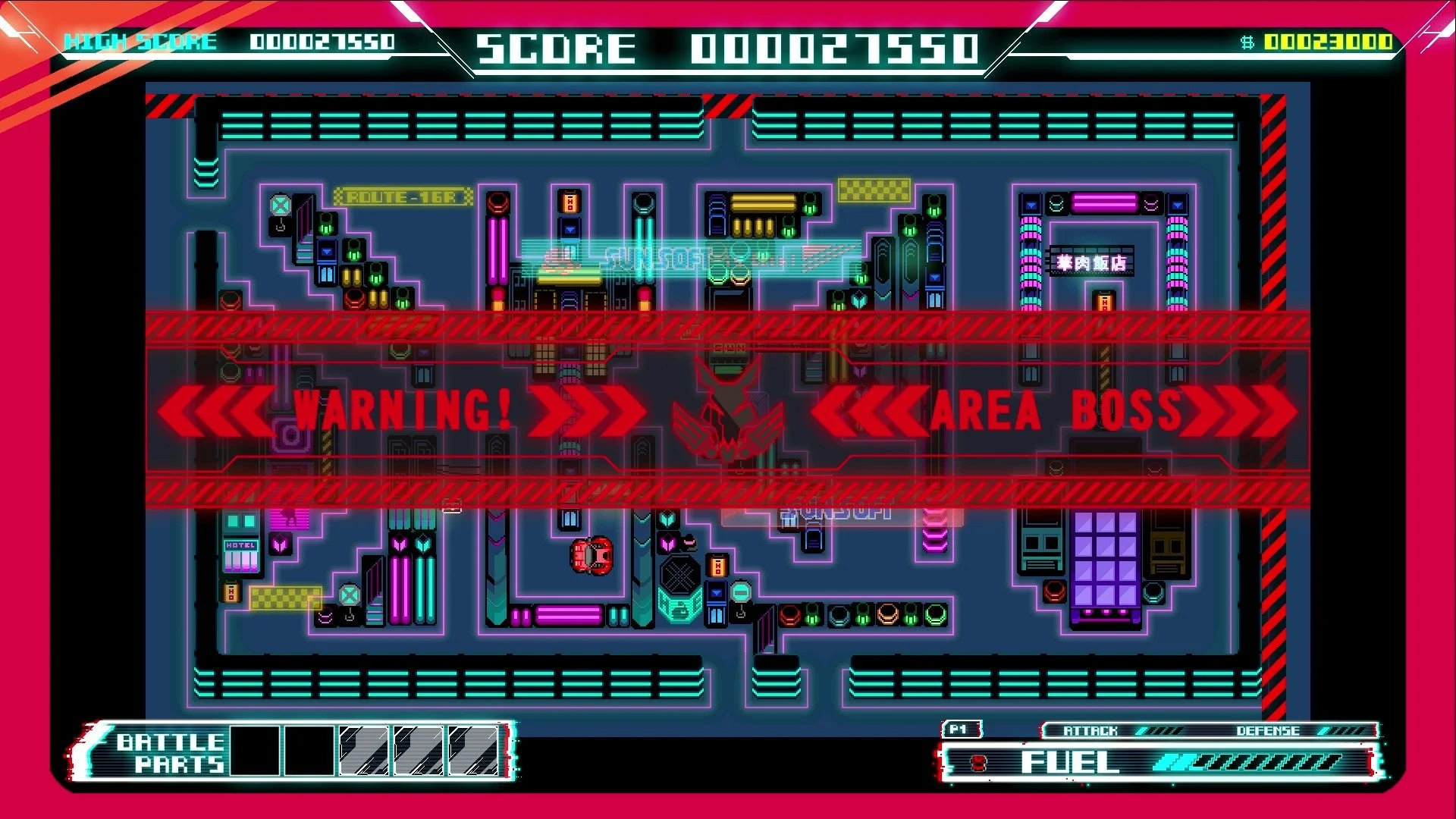Click the yellow checkered sign near HOTEL
The width and height of the screenshot is (1456, 819).
click(x=284, y=599)
